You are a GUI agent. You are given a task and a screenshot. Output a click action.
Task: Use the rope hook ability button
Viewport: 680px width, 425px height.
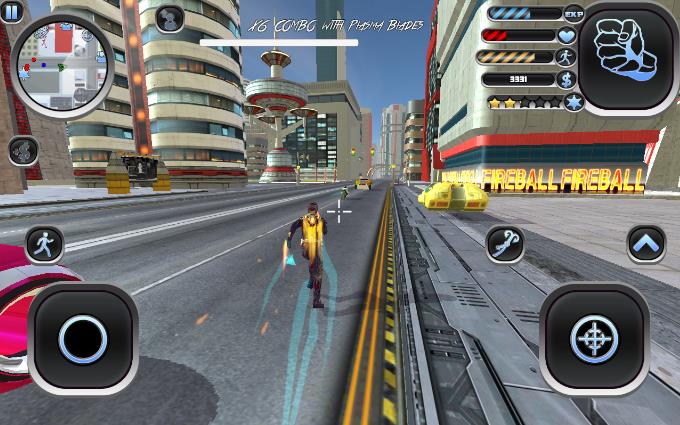click(x=506, y=244)
